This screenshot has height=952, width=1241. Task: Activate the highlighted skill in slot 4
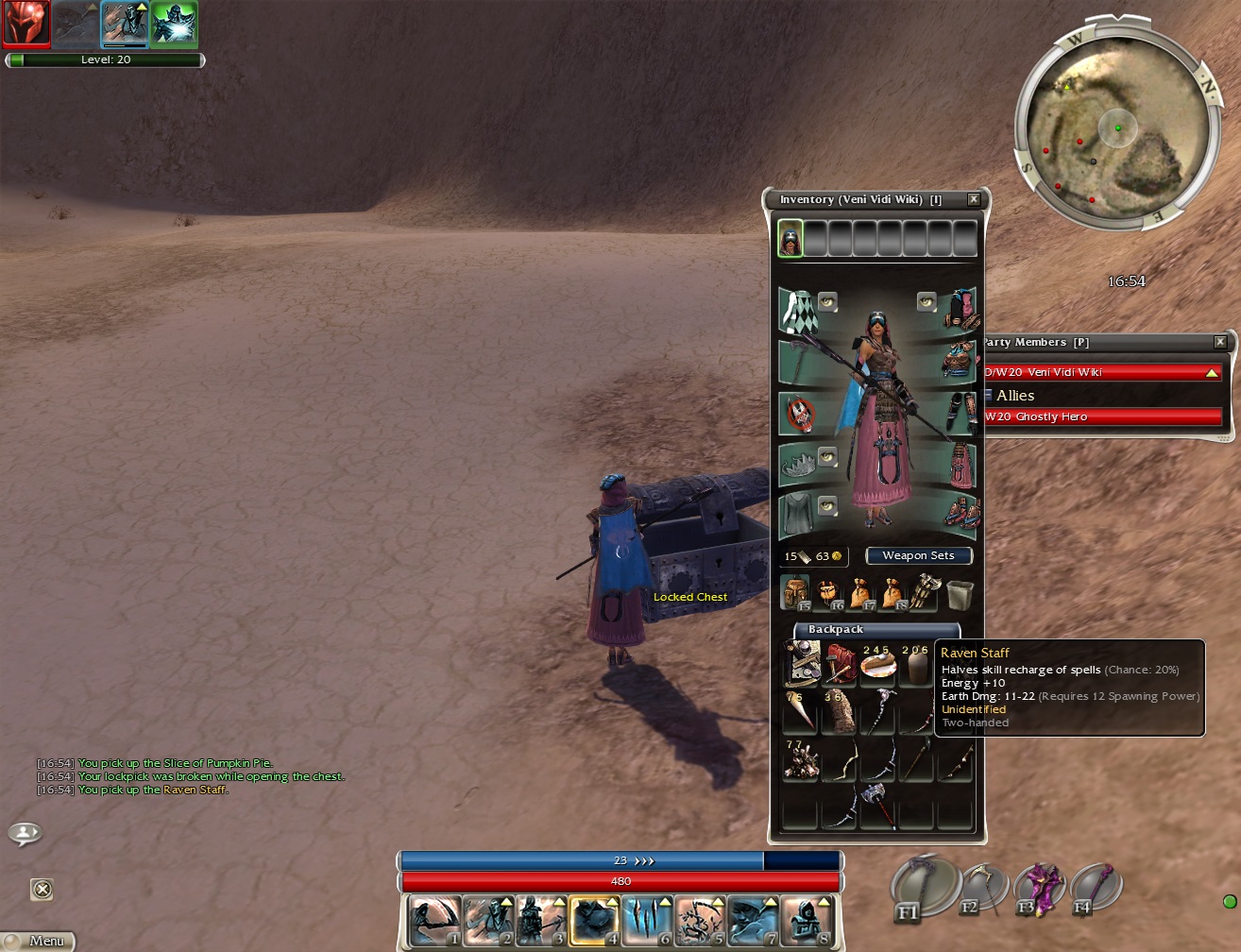point(594,921)
